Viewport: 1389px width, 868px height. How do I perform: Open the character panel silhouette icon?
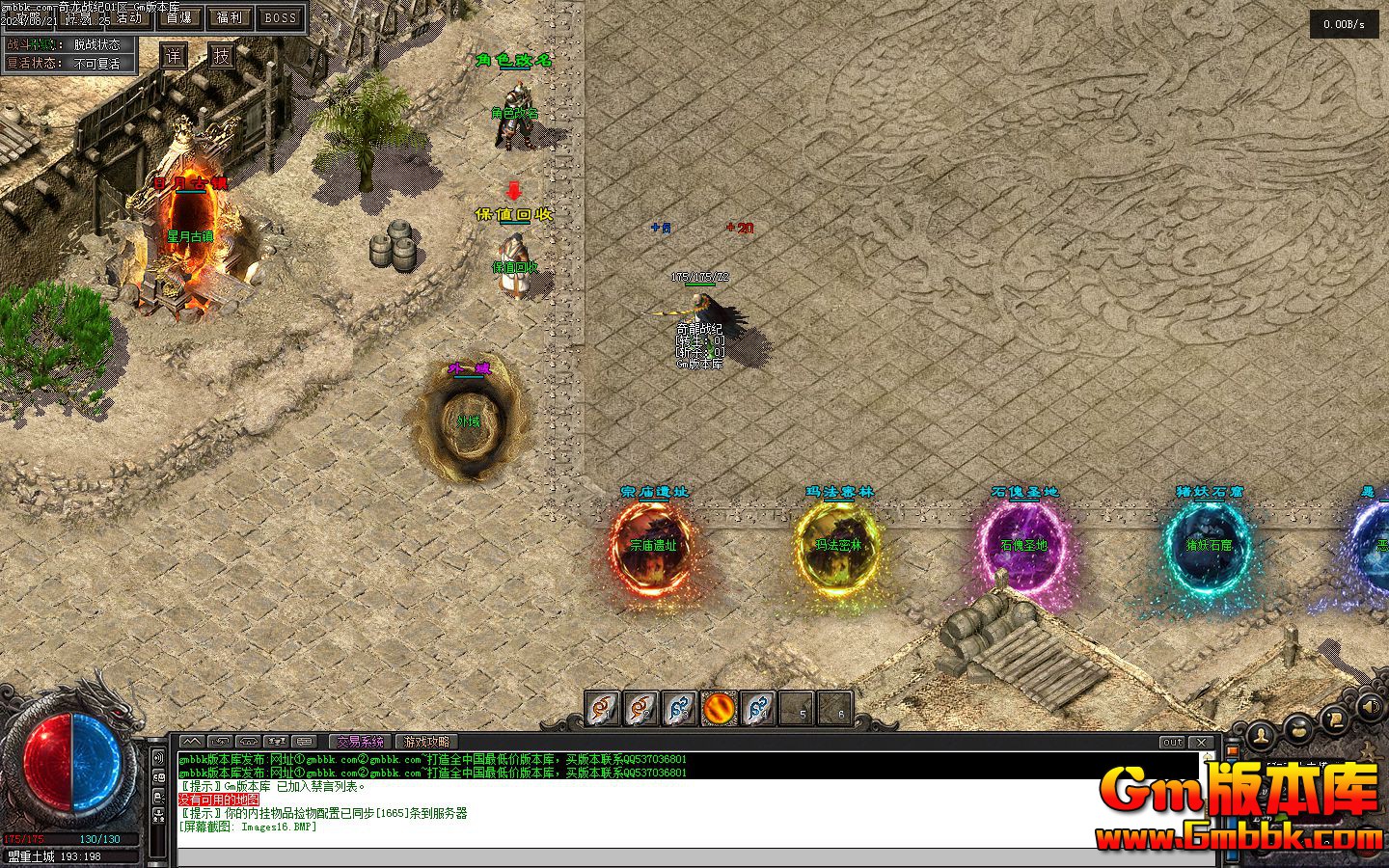(x=1261, y=738)
